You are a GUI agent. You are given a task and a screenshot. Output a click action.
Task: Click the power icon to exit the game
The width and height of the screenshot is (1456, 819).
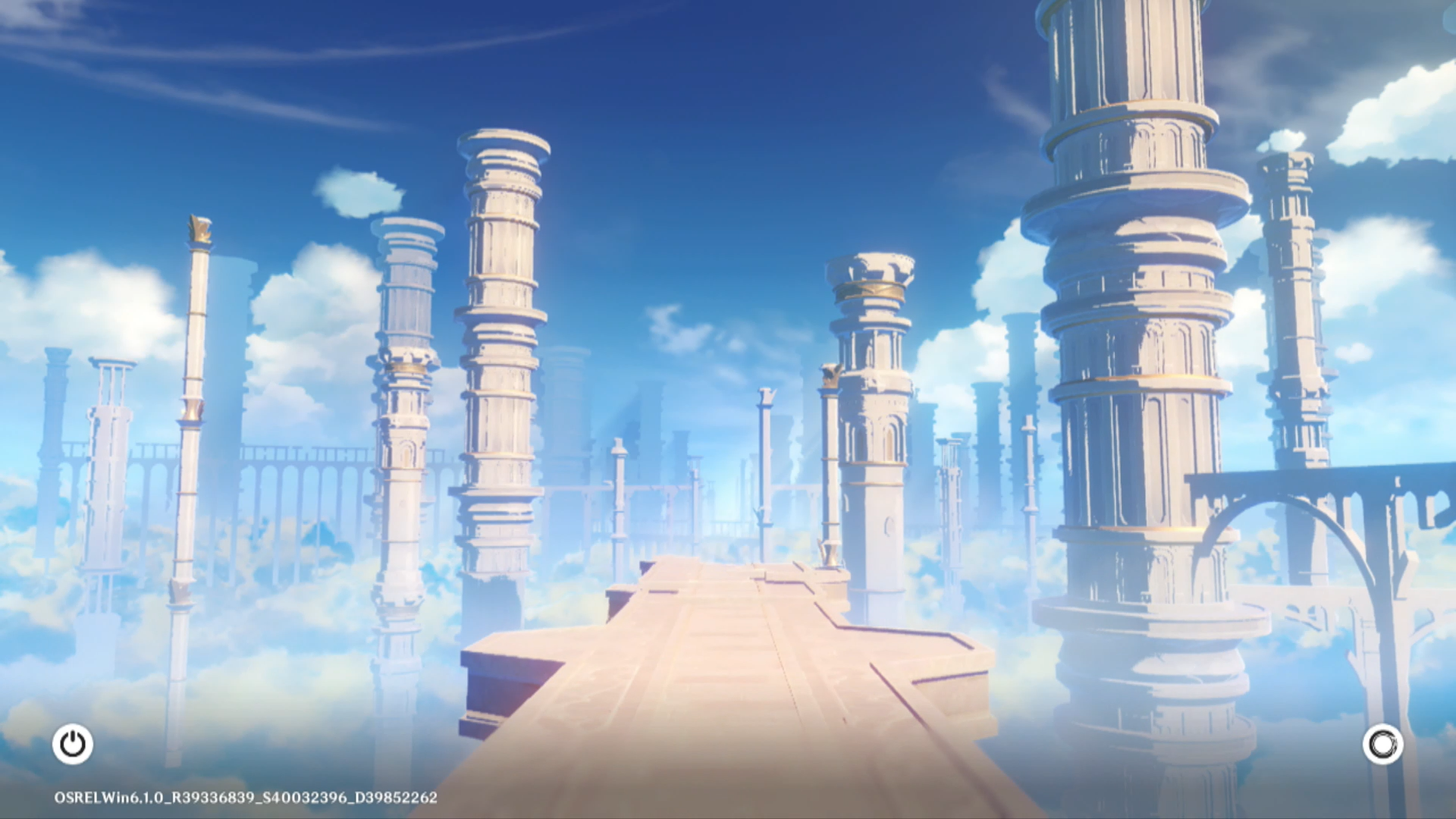tap(73, 744)
